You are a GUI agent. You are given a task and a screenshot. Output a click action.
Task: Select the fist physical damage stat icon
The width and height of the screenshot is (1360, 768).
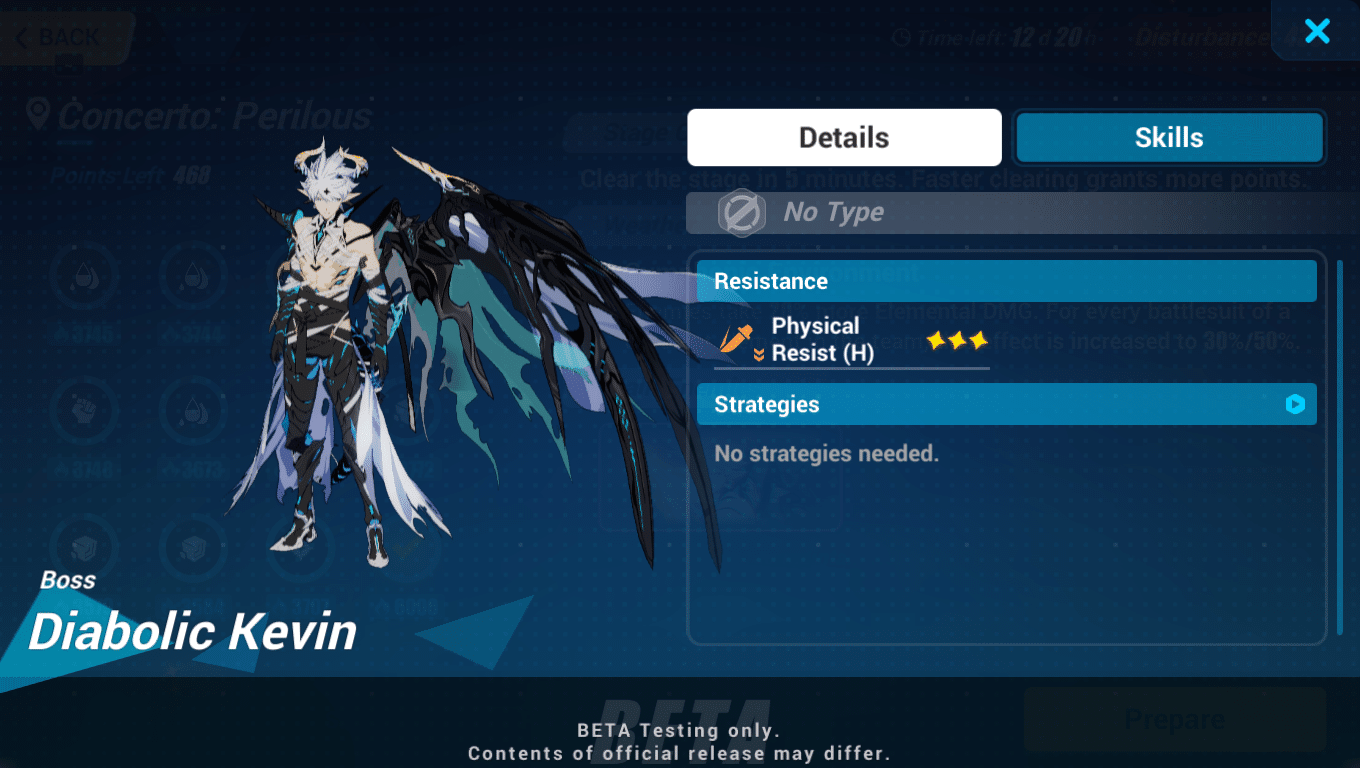point(85,413)
